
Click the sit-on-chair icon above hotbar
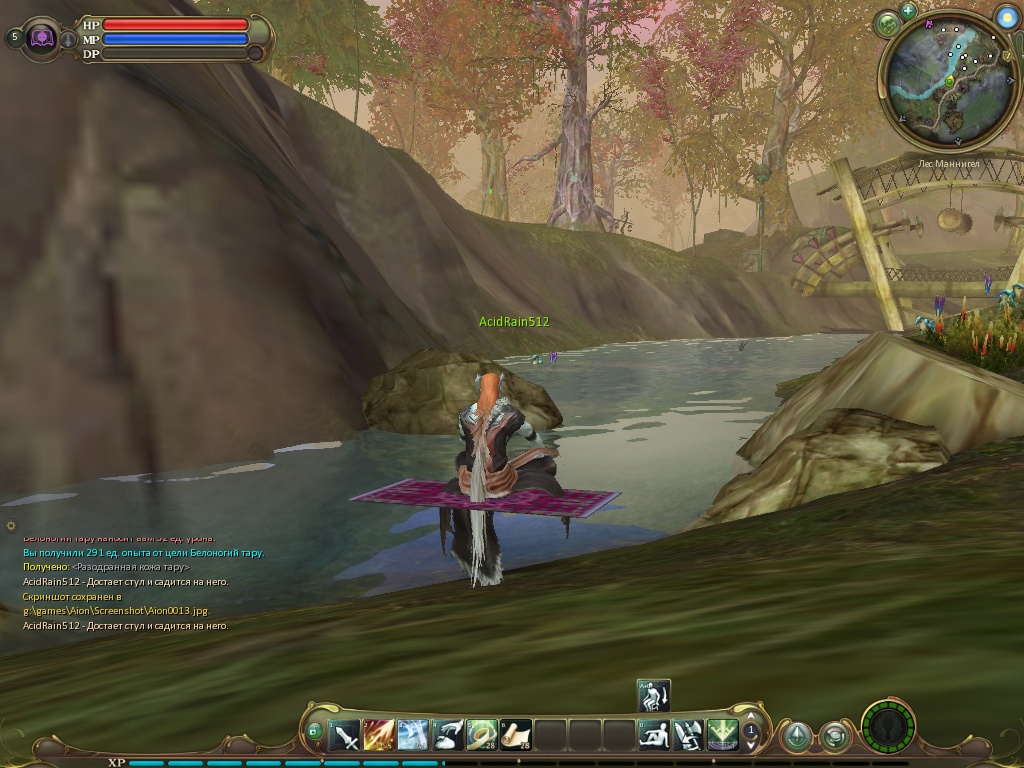click(x=654, y=695)
